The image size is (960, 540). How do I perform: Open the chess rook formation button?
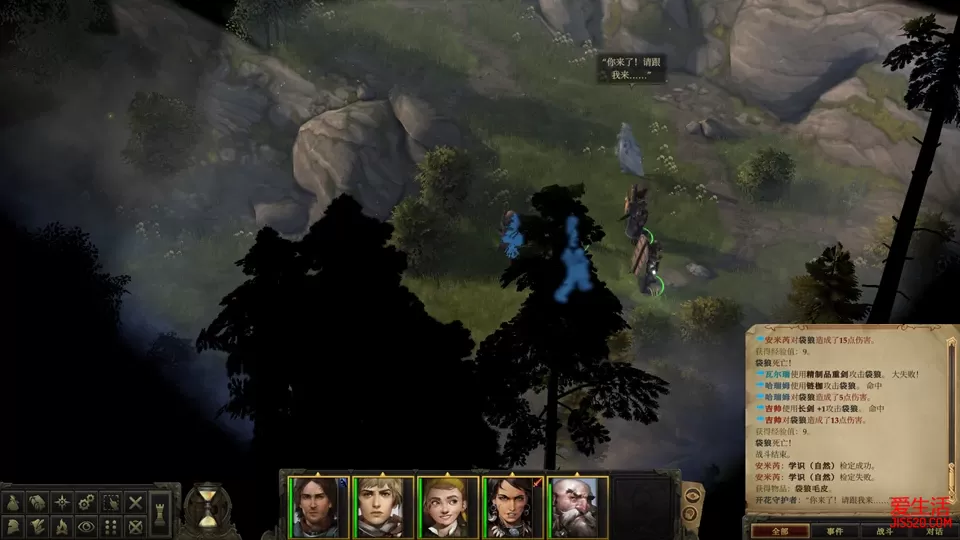coord(161,513)
